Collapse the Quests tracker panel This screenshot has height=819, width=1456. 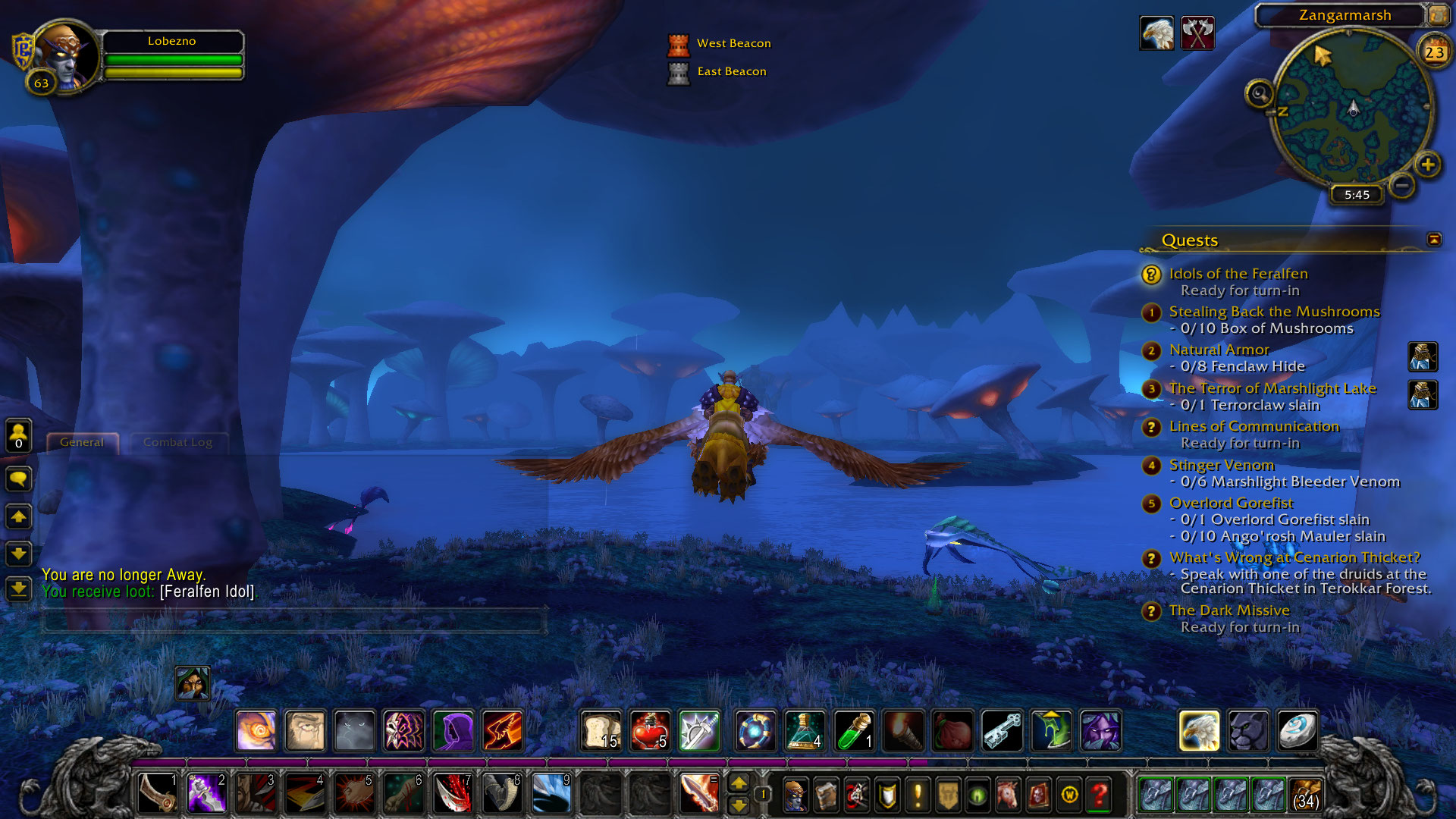(1433, 240)
